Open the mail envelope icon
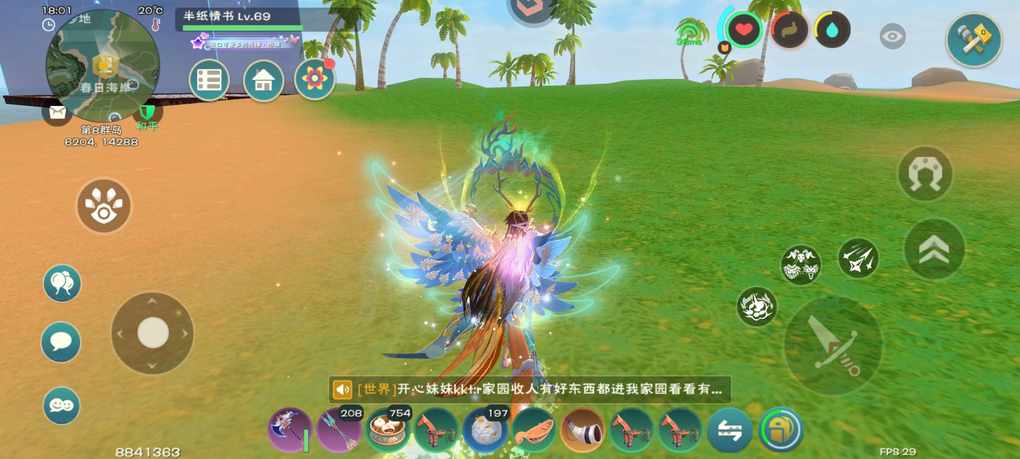 click(x=56, y=112)
